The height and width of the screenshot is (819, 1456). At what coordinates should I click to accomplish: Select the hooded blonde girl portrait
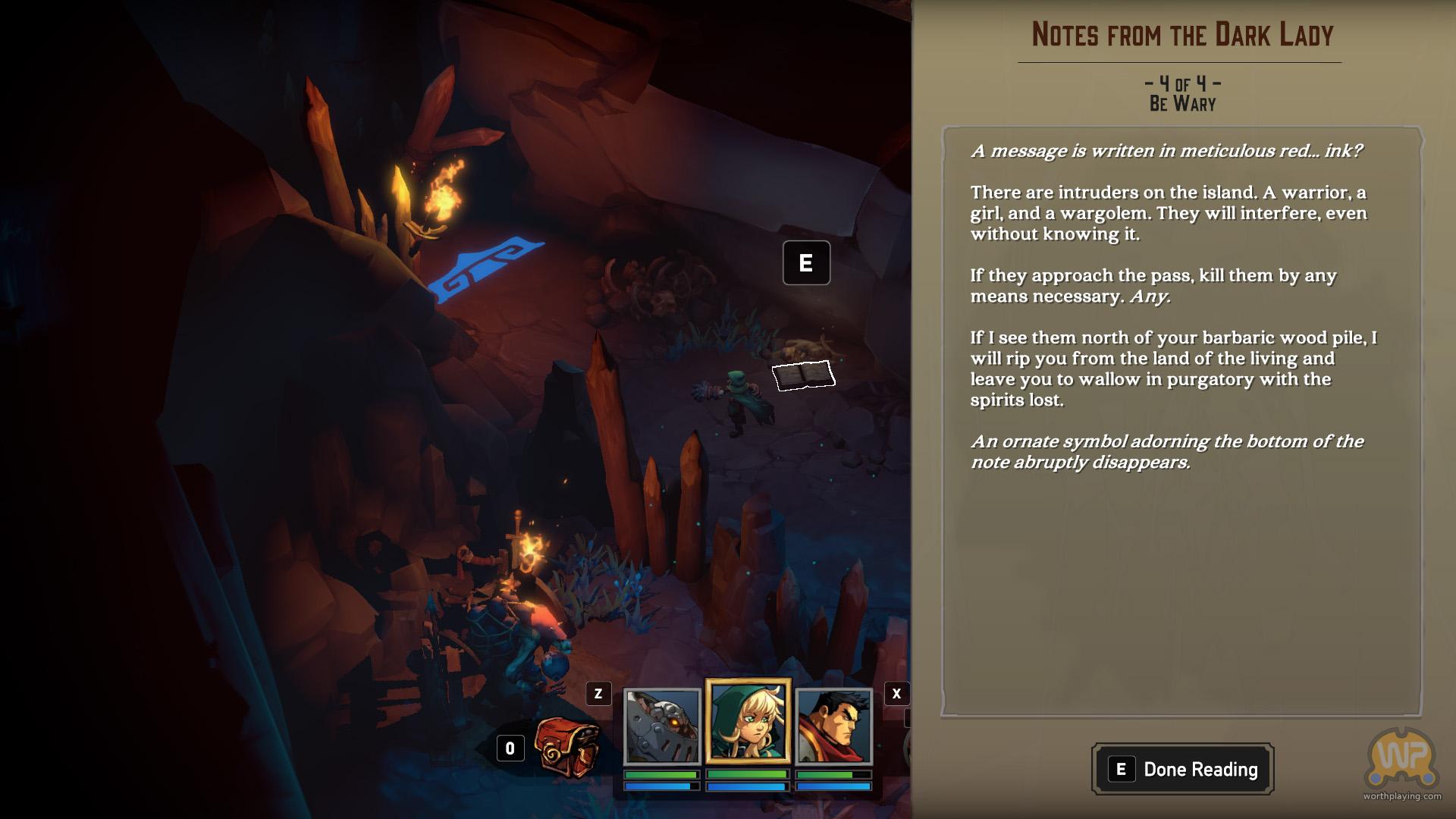[x=748, y=721]
